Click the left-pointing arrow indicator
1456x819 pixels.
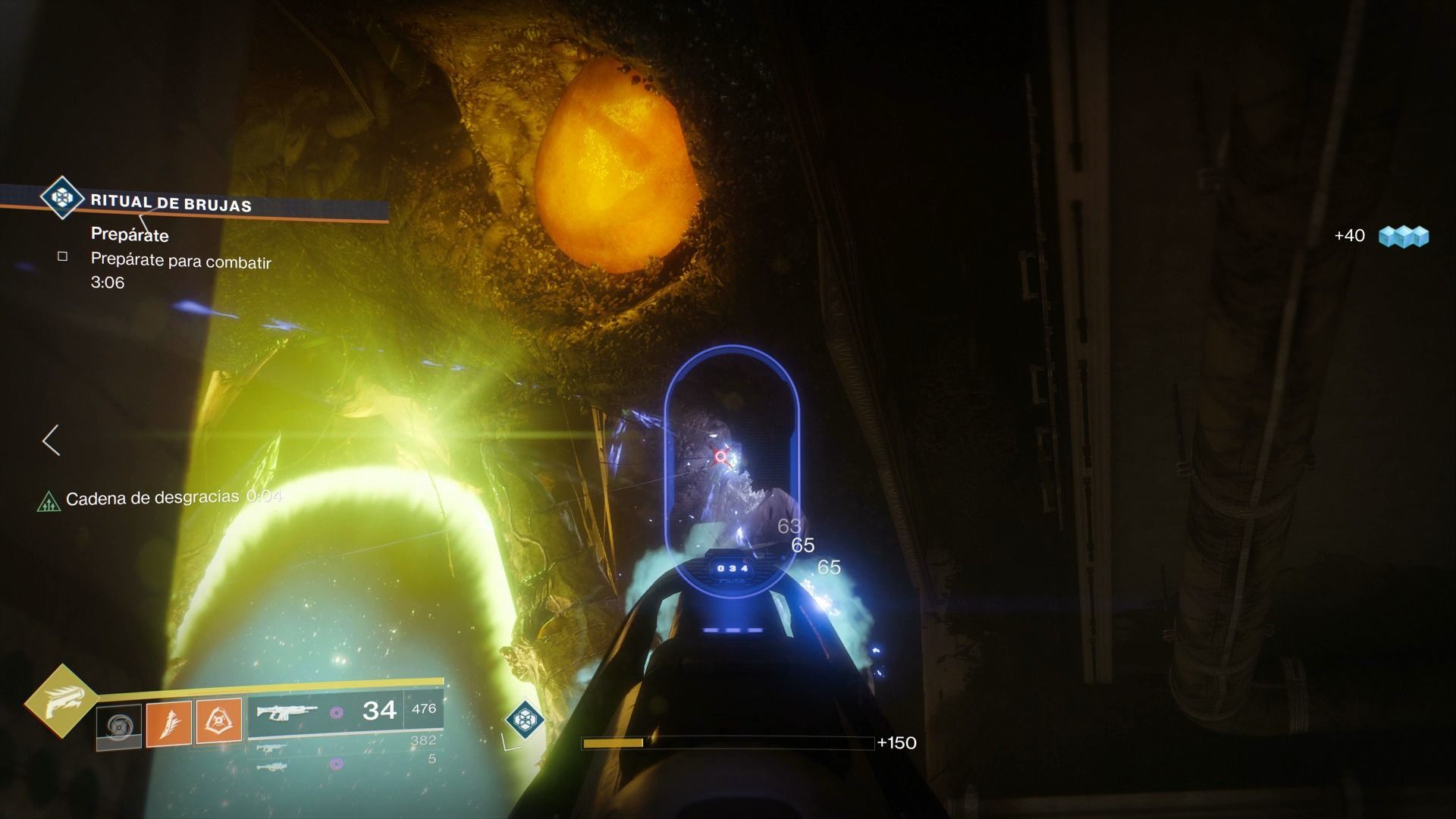[51, 440]
